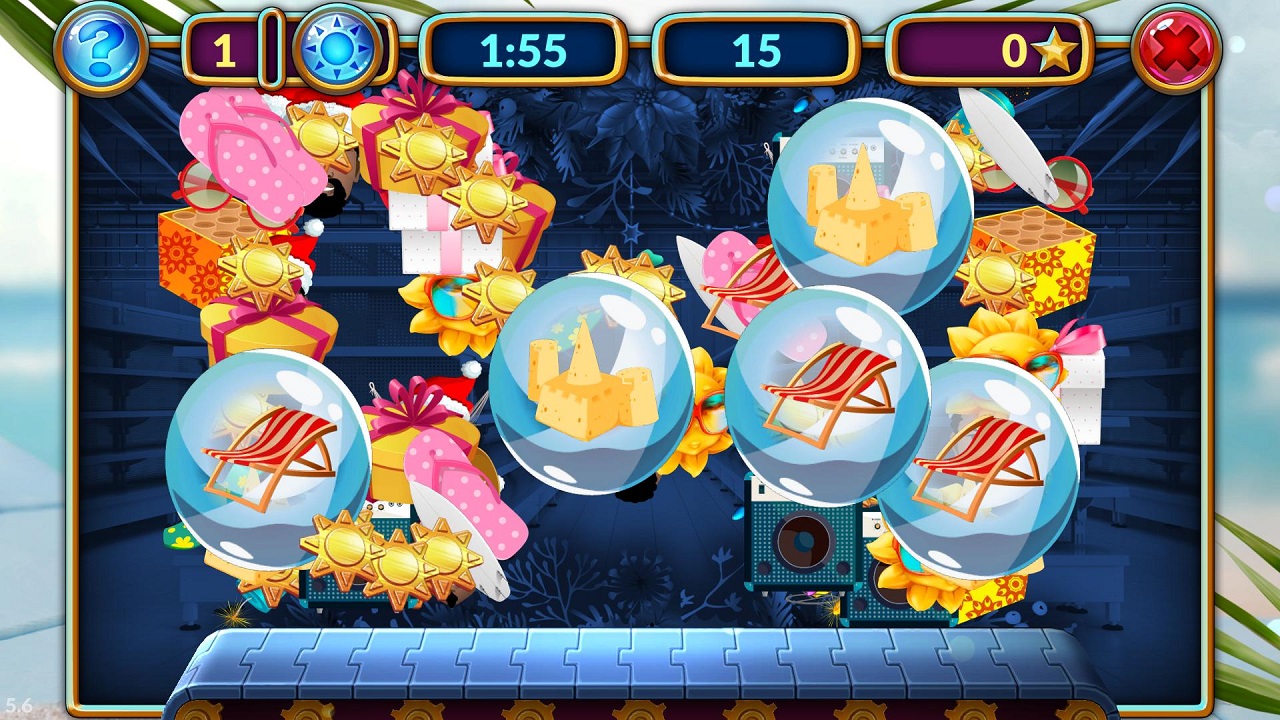Close the level with the red X

tap(1177, 47)
